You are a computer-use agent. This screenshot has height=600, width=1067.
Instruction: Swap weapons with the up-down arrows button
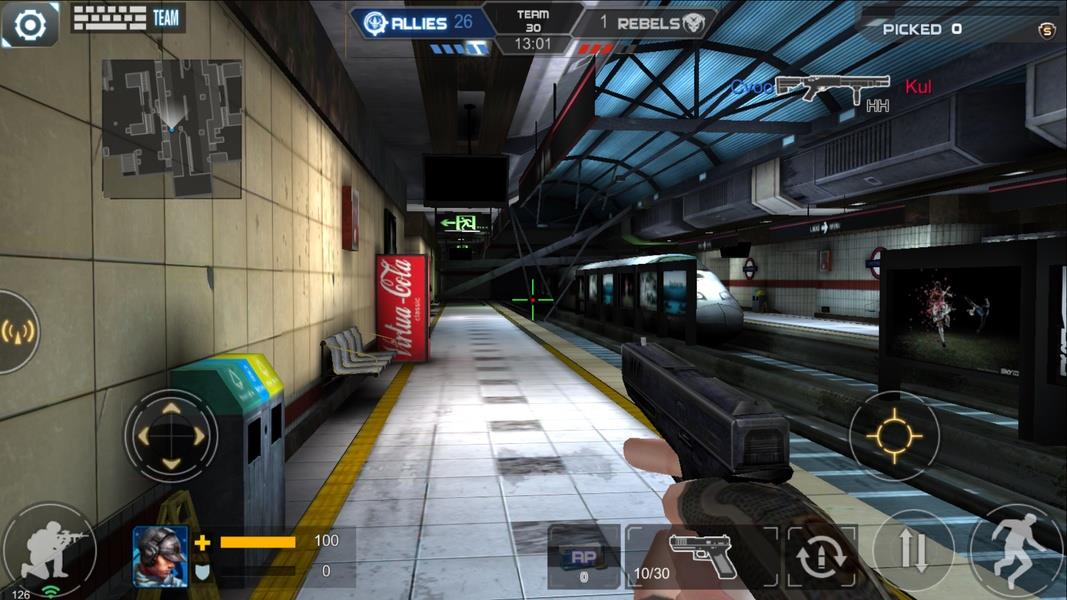(x=912, y=551)
